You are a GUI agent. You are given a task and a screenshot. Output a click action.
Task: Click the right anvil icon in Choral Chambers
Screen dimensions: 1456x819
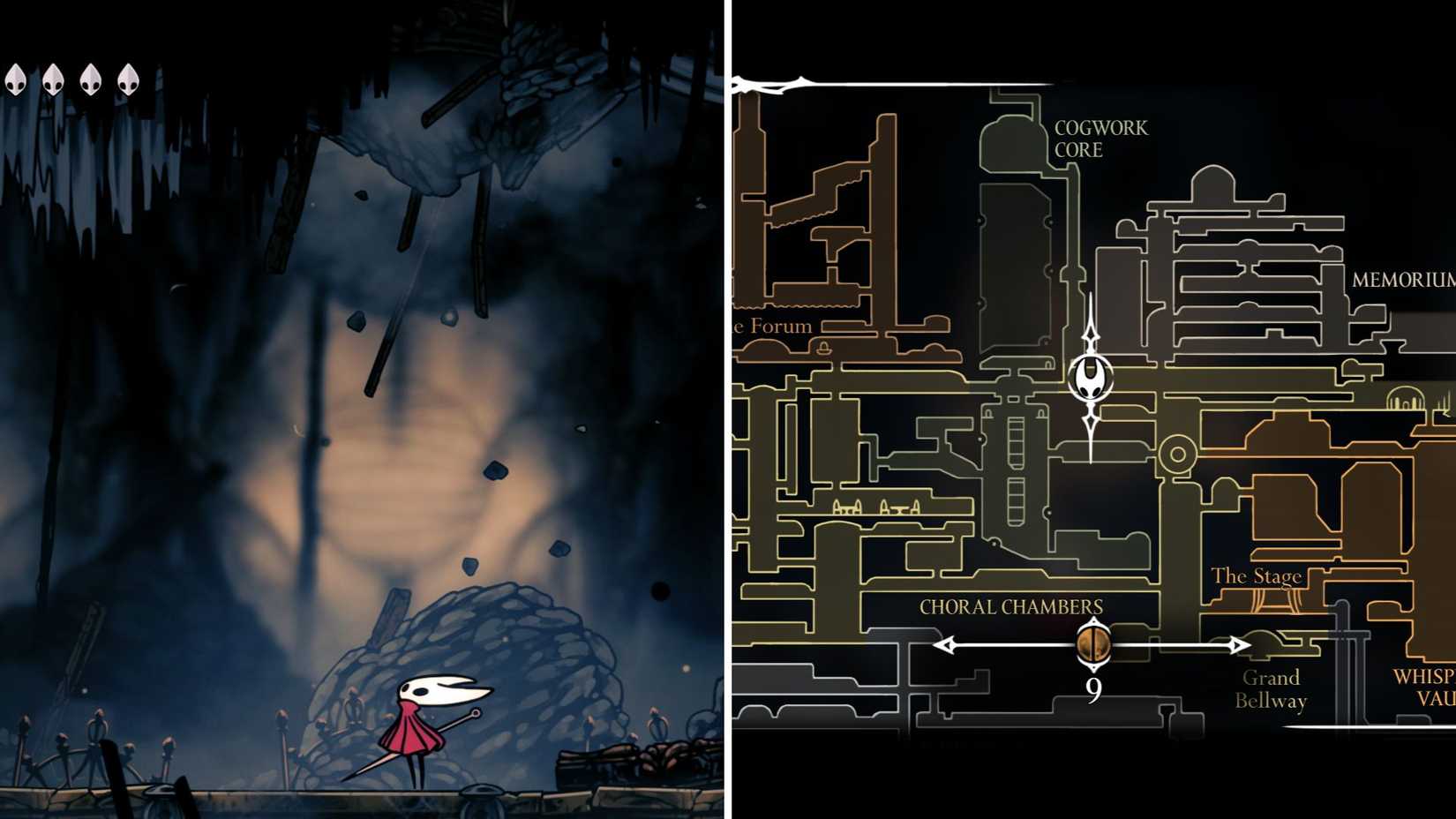[x=900, y=510]
